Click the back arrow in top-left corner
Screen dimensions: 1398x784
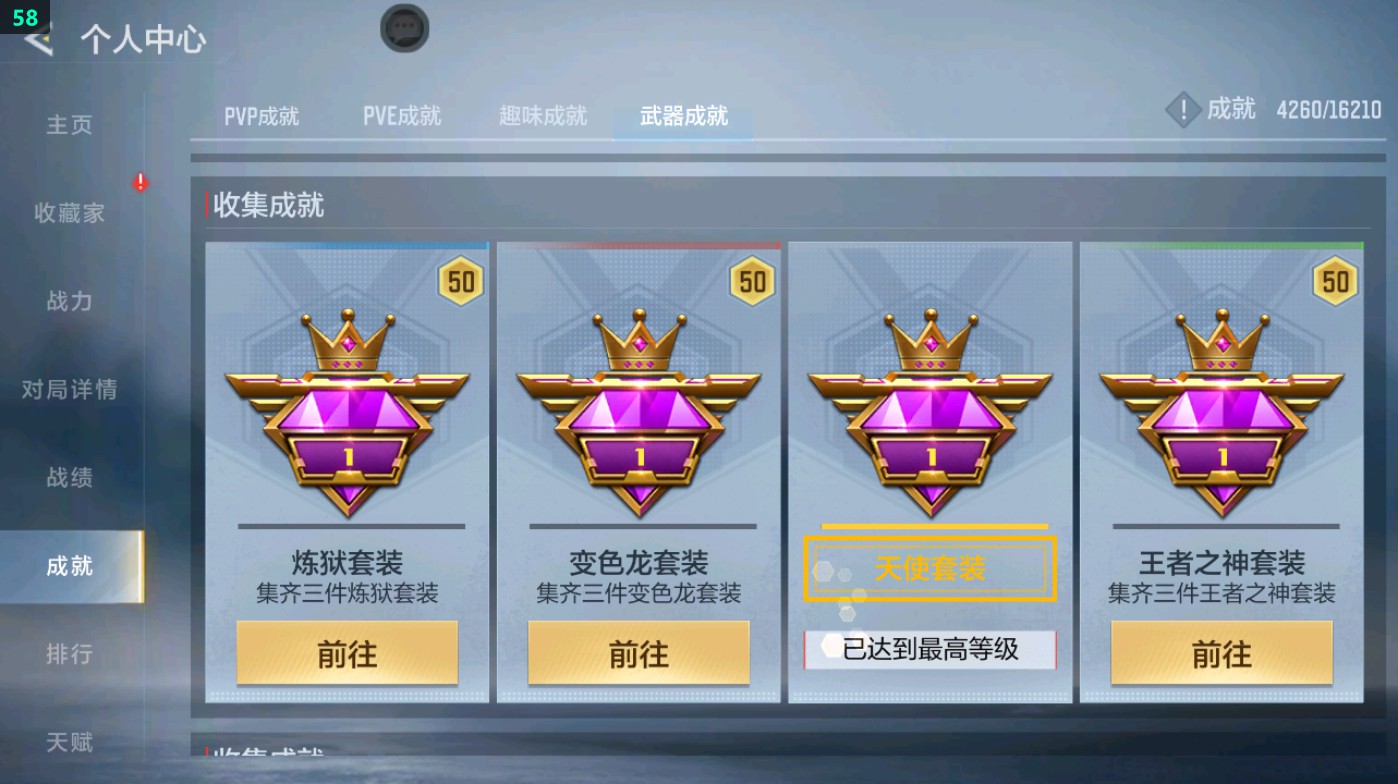coord(37,40)
